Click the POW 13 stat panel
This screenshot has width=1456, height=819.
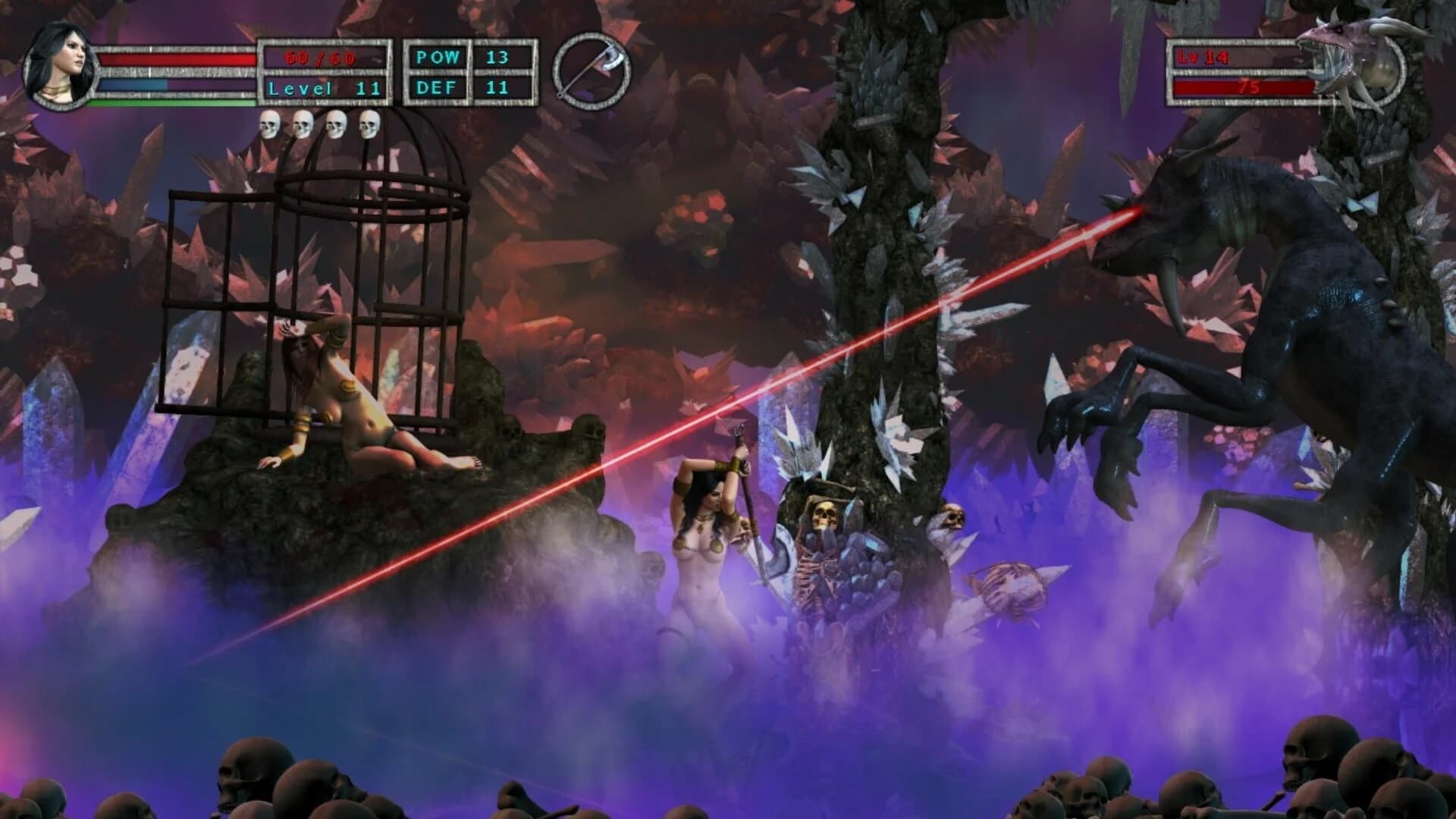pos(466,55)
